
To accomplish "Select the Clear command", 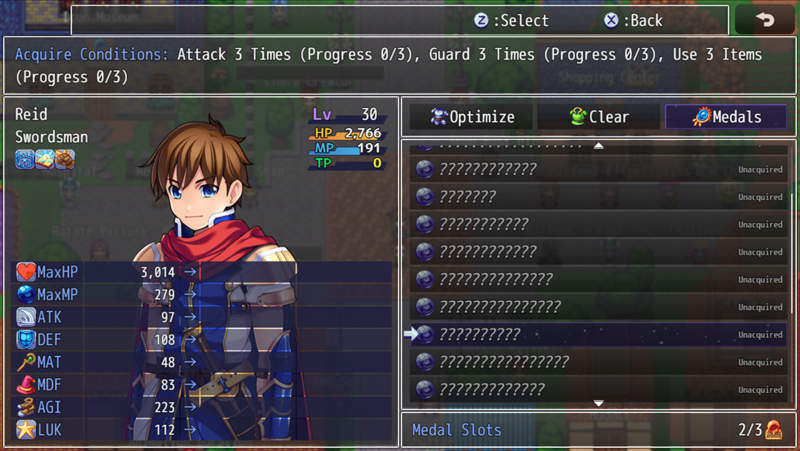I will [599, 117].
